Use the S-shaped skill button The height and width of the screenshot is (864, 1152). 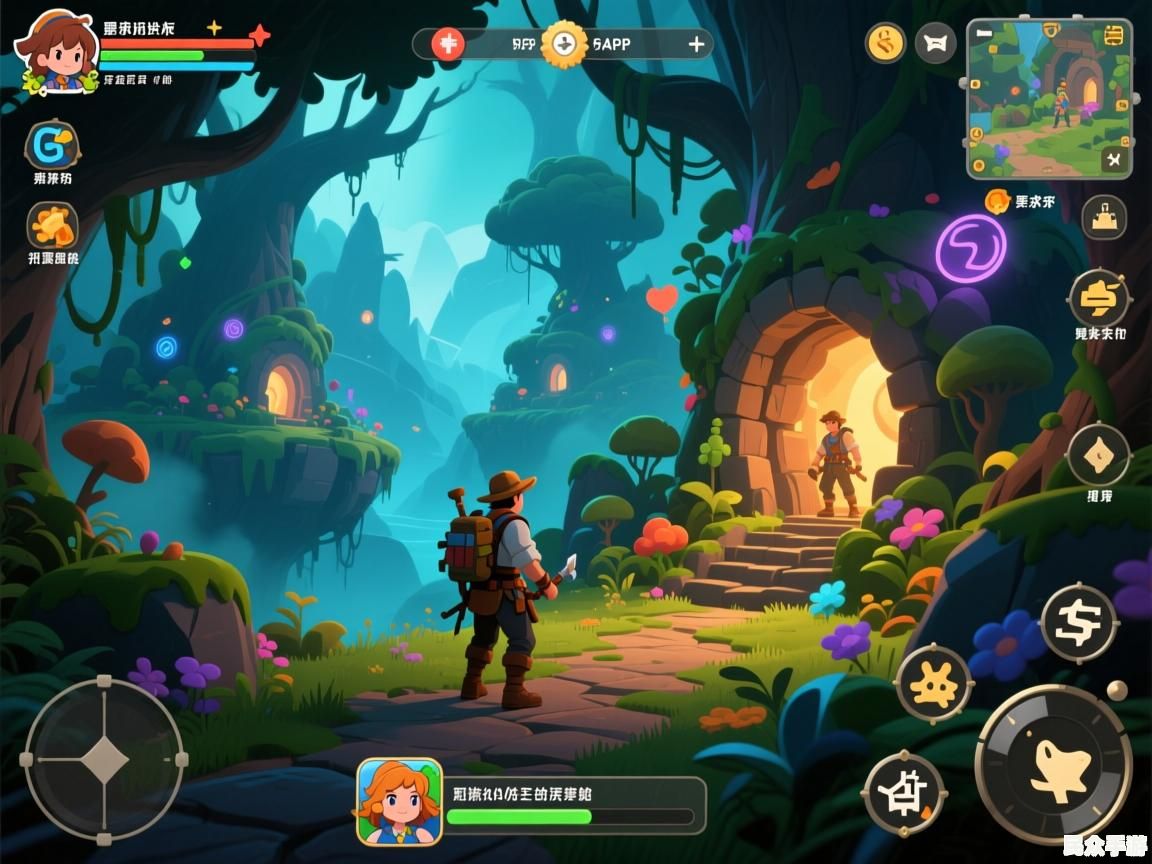pyautogui.click(x=1078, y=622)
